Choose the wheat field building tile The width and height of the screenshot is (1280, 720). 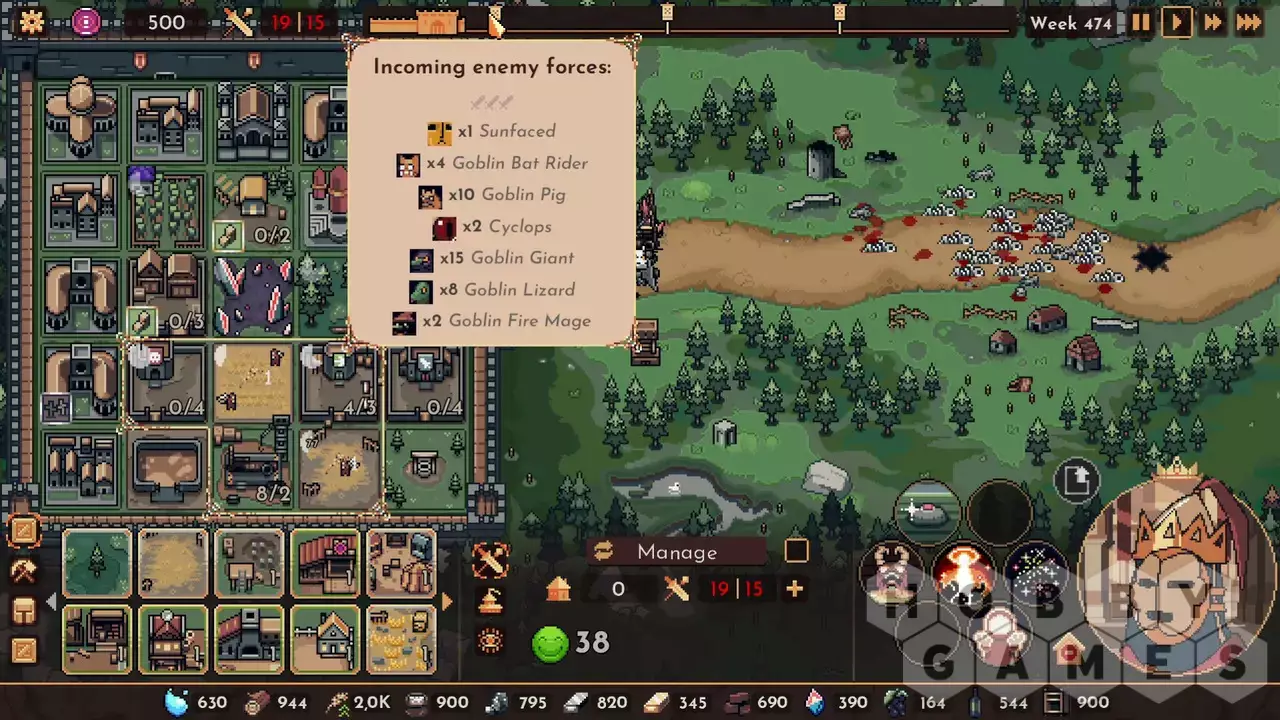click(x=173, y=564)
